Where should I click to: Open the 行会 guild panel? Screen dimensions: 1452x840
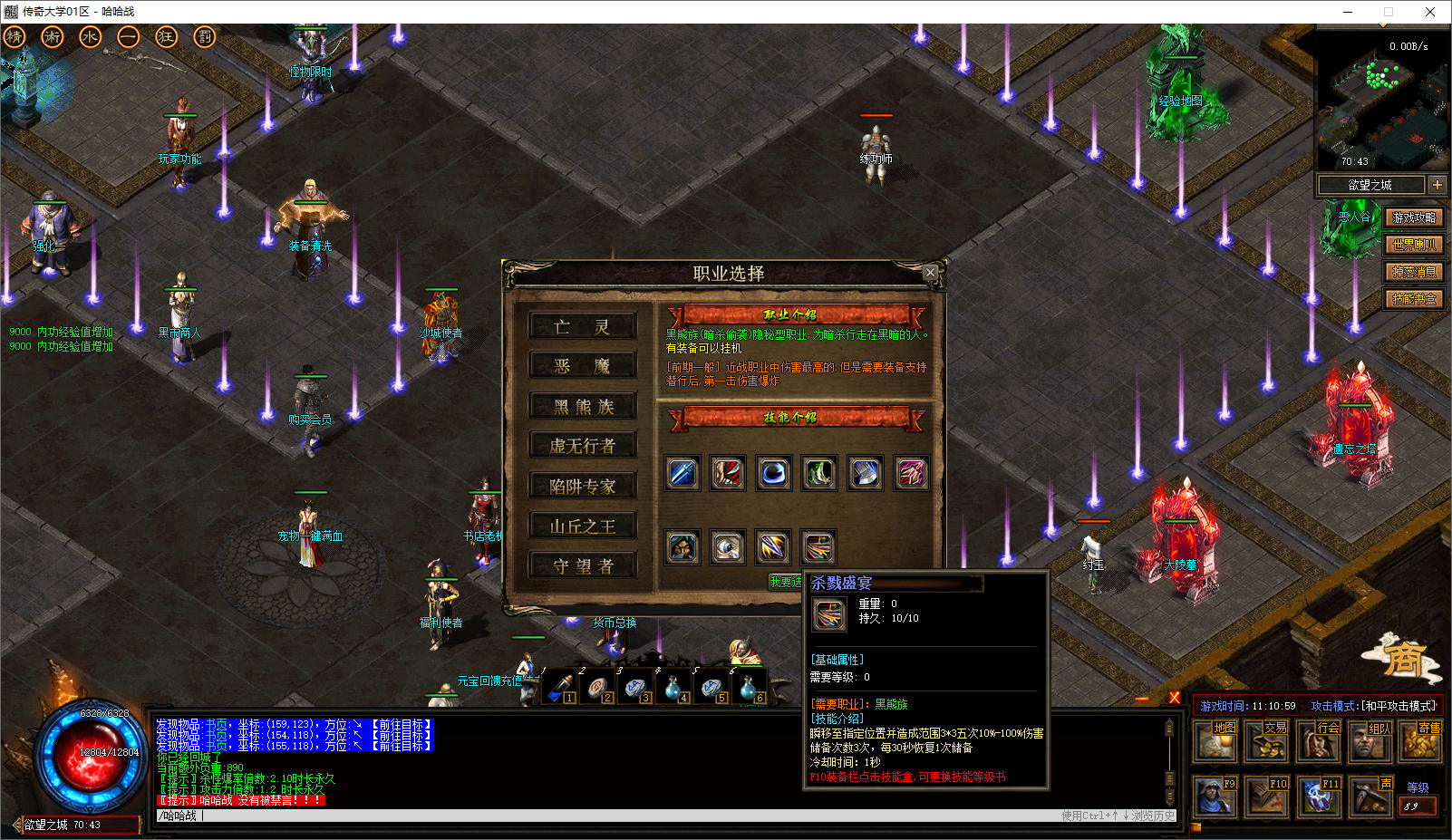click(x=1318, y=741)
